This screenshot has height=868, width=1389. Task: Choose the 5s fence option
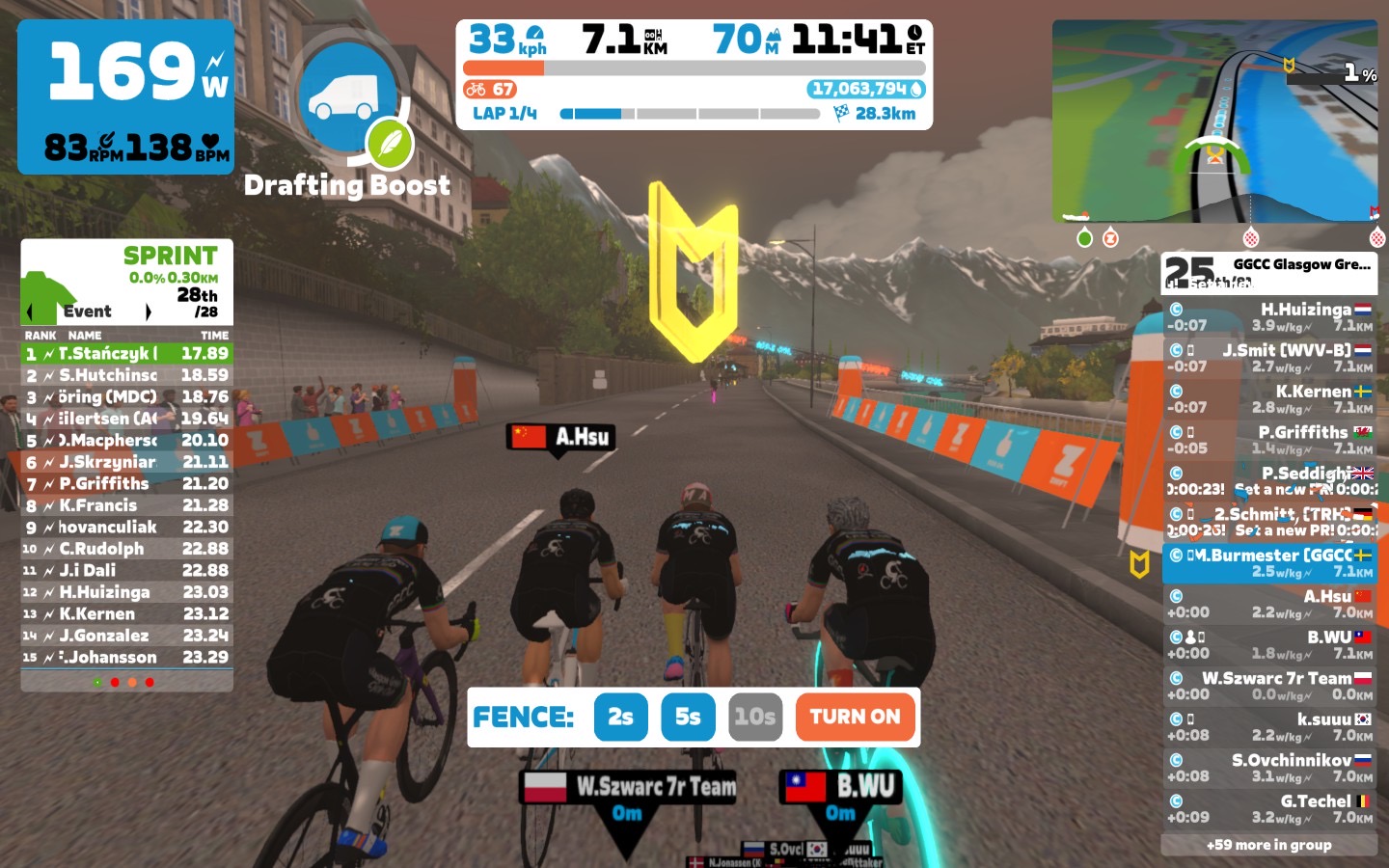[688, 717]
